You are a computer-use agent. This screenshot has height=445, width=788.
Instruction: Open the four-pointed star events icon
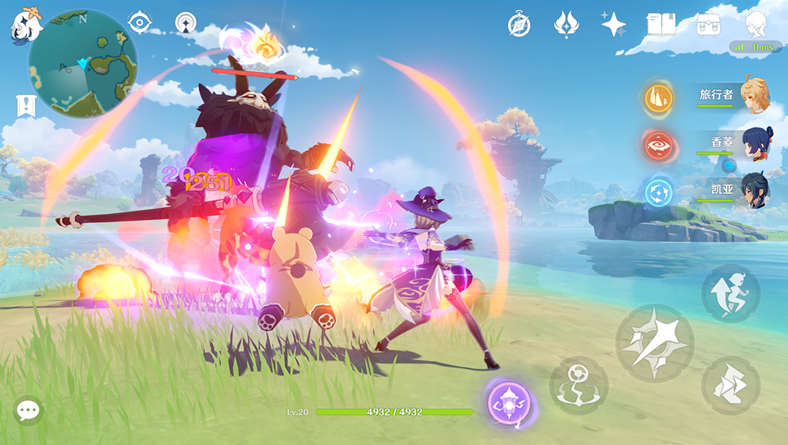point(613,25)
